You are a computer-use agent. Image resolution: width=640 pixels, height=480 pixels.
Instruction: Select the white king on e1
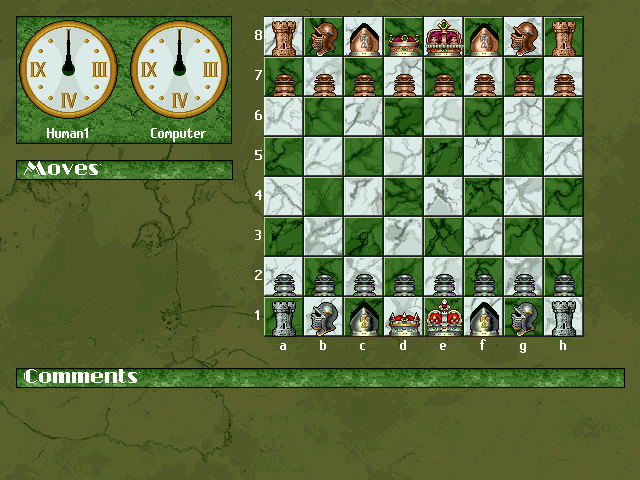point(443,317)
